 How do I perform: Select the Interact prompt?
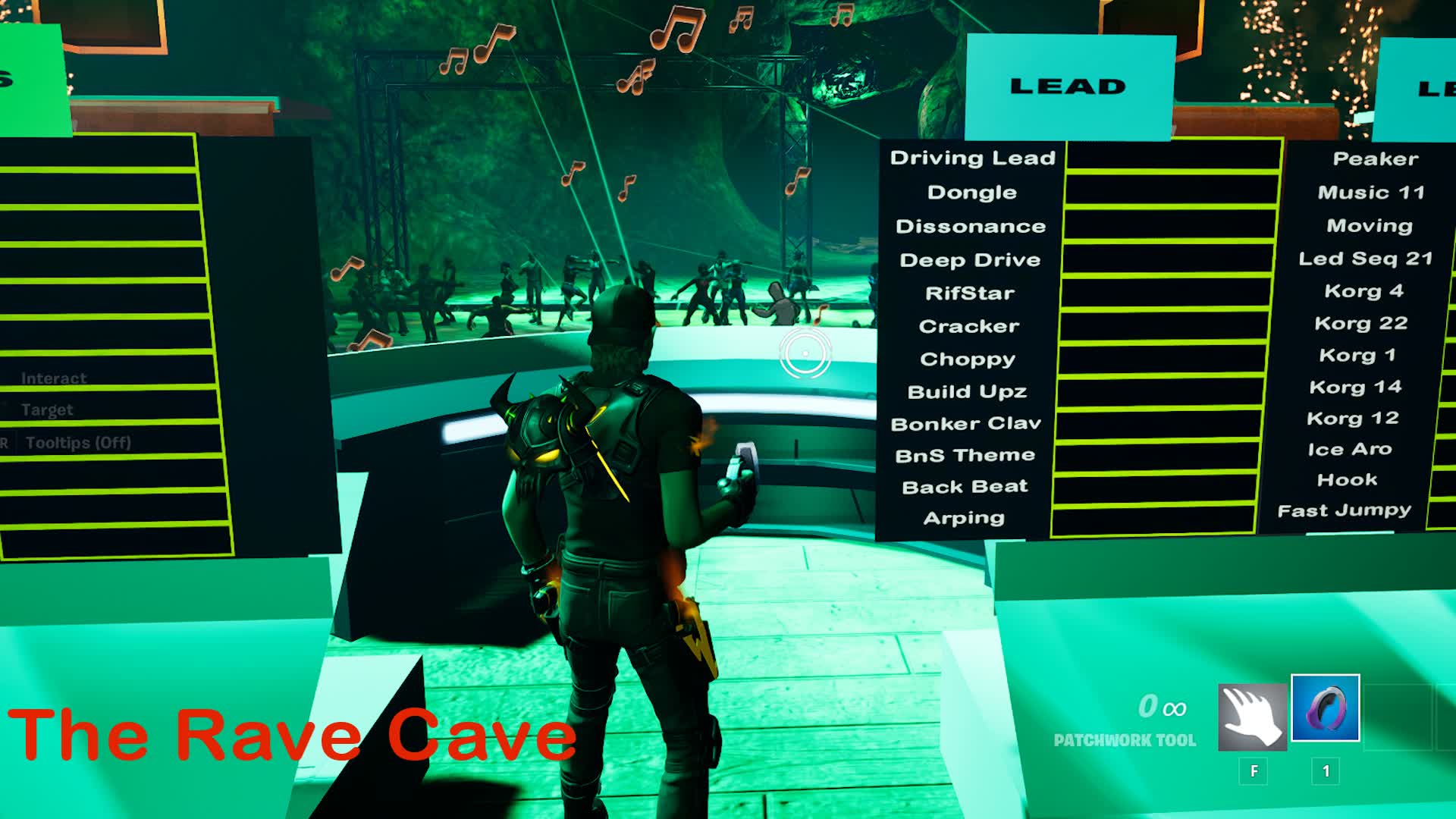[54, 378]
